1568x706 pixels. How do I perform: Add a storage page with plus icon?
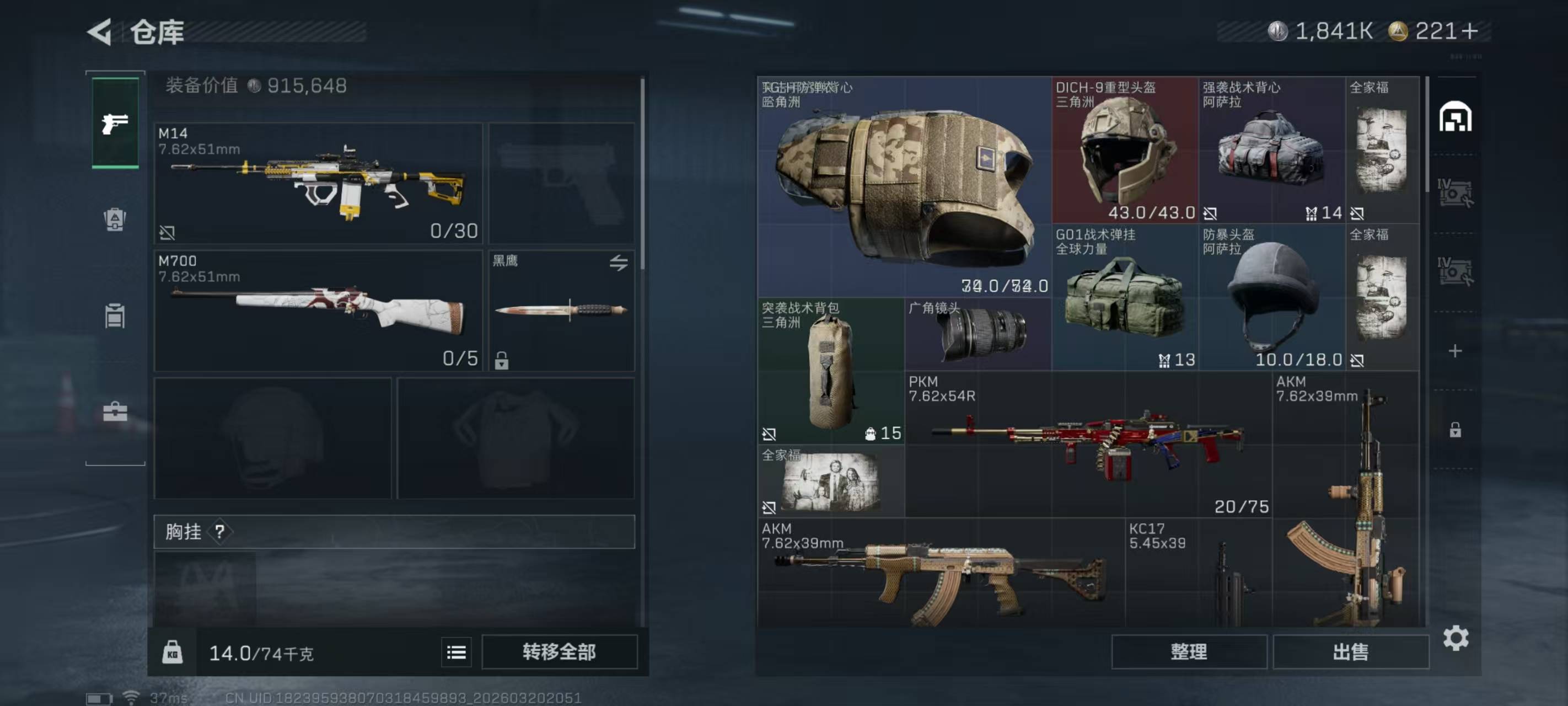[x=1455, y=351]
